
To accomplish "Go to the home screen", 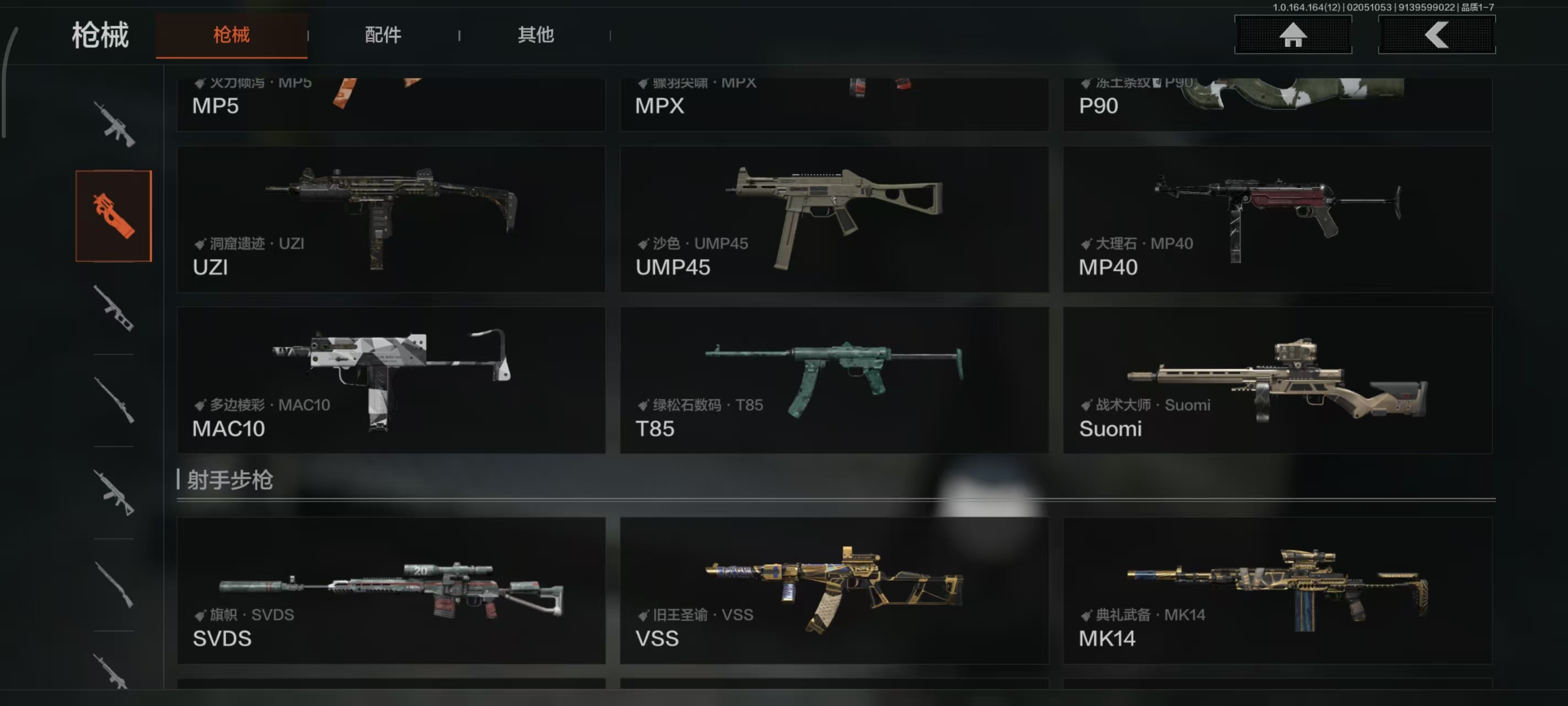I will (1292, 35).
